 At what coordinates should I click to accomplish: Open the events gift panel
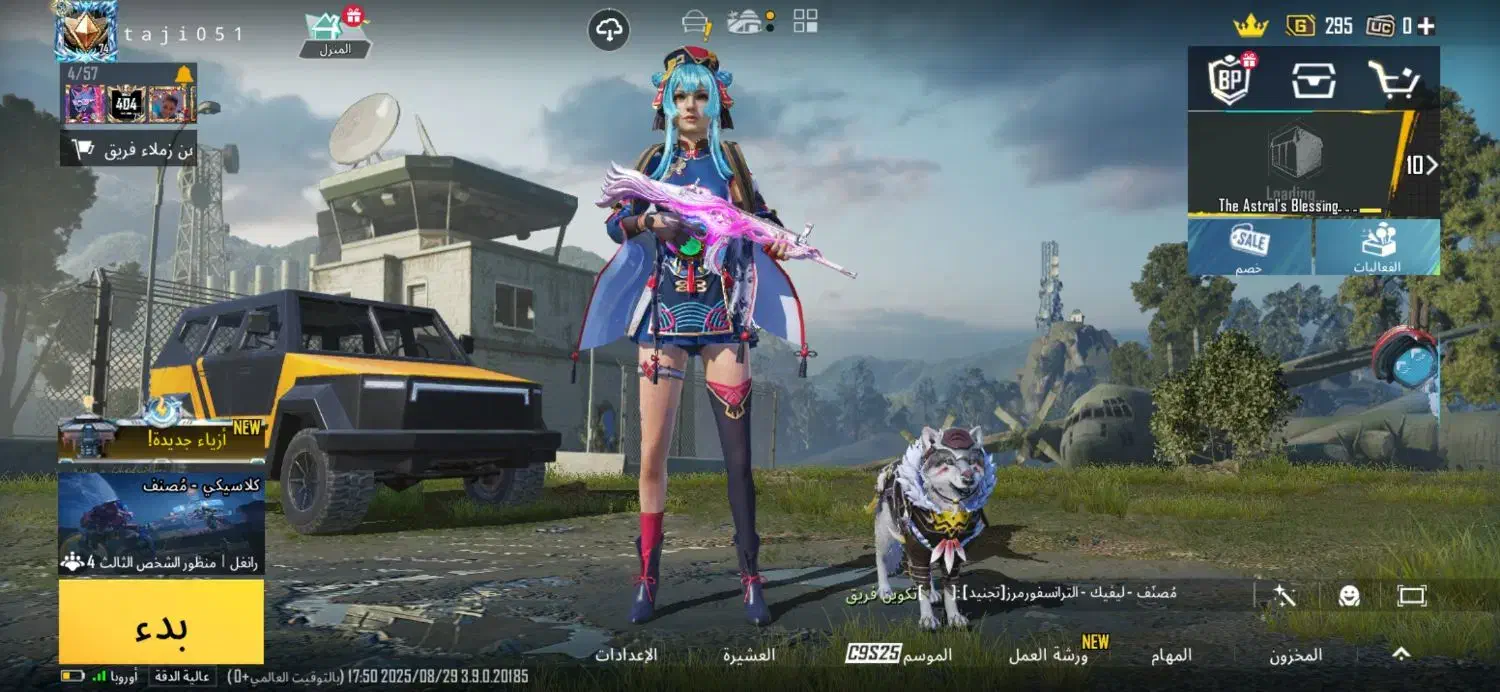coord(1377,247)
